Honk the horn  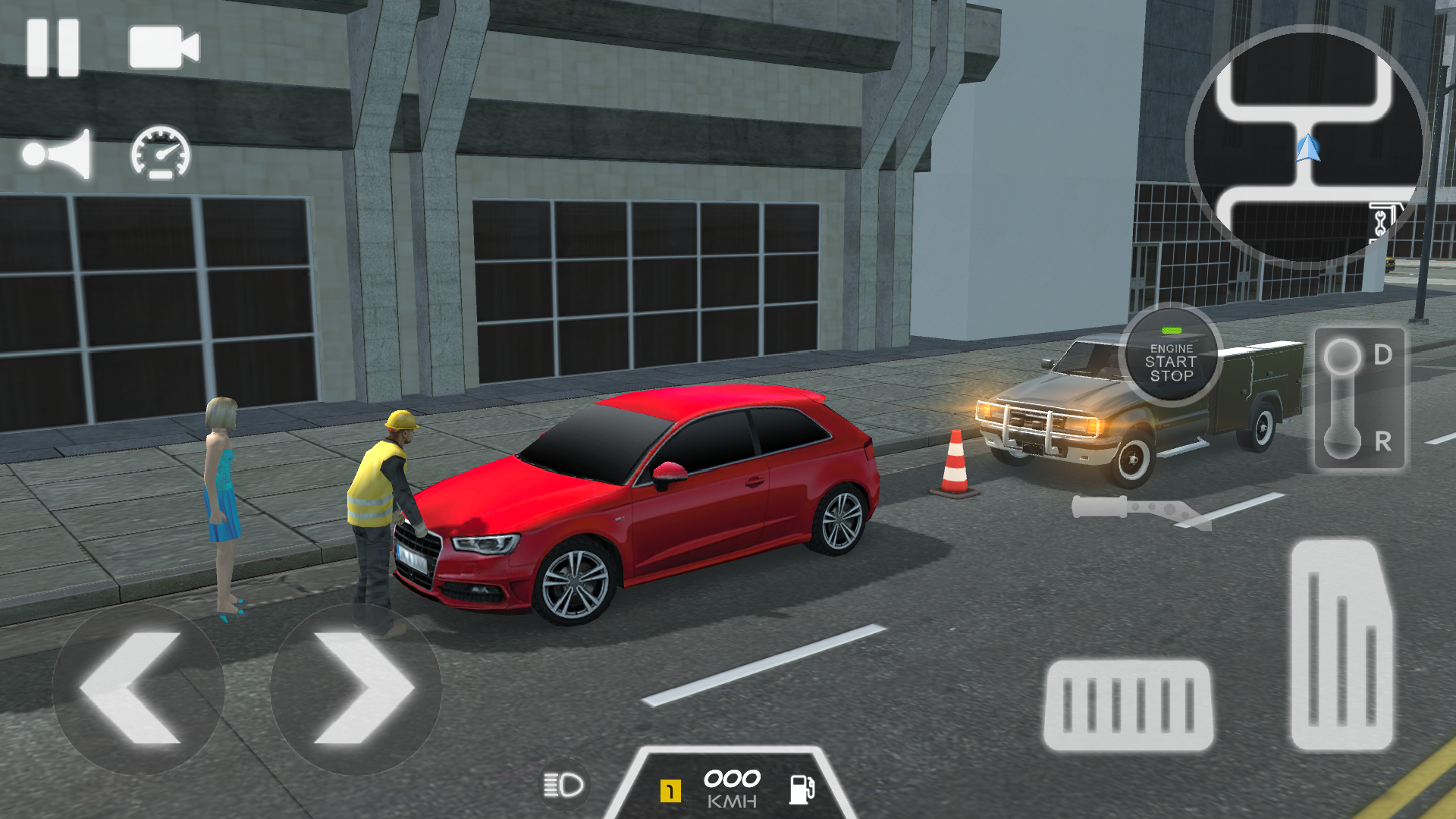[57, 154]
